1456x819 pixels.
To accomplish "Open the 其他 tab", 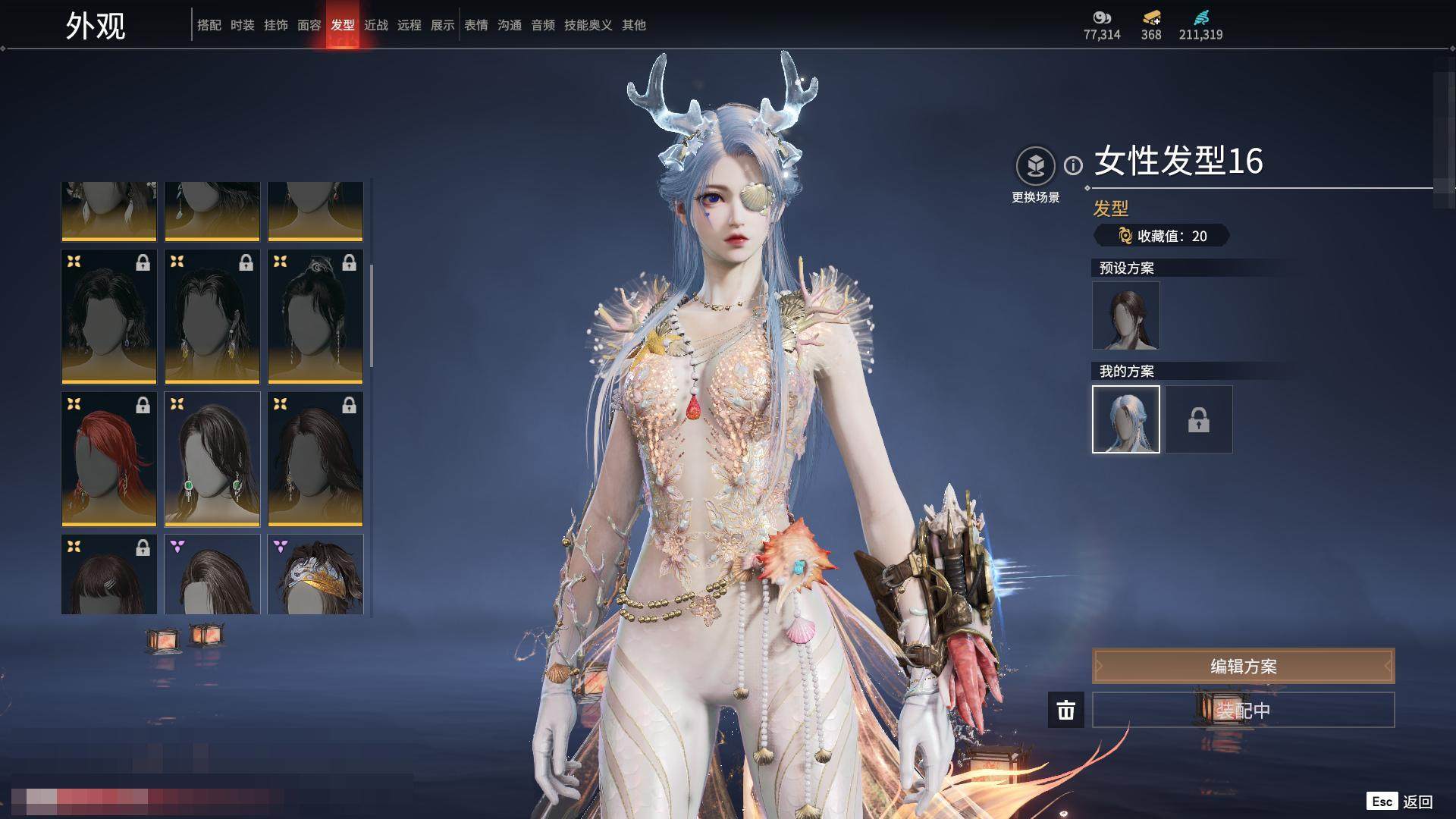I will pyautogui.click(x=633, y=25).
